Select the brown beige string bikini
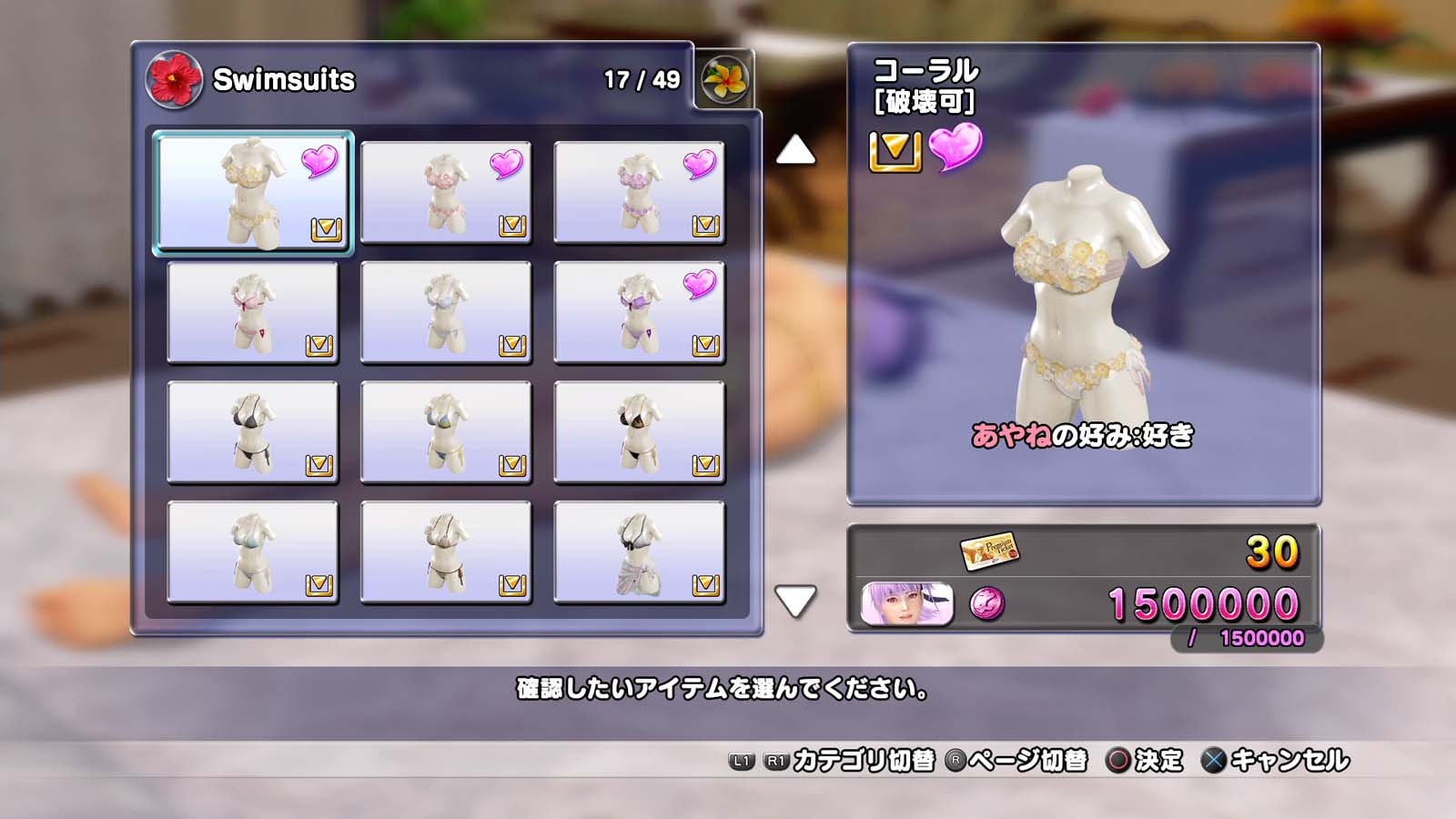 (446, 552)
